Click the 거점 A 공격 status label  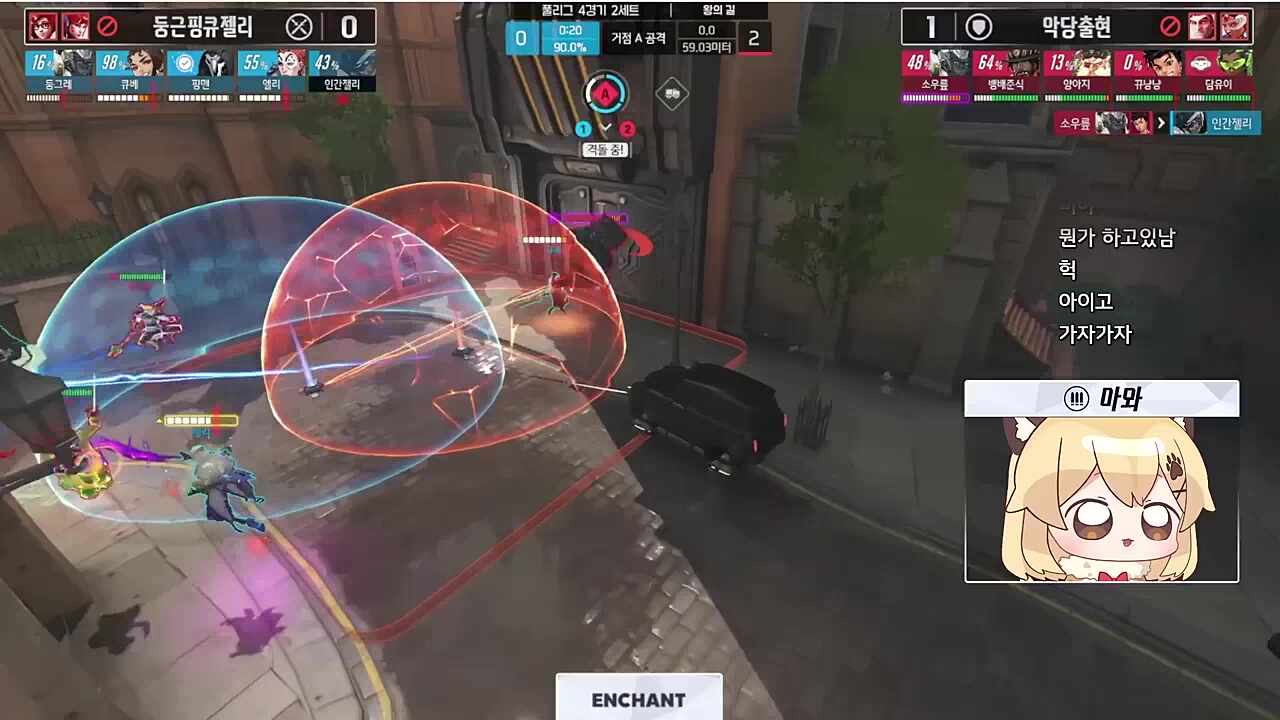click(x=640, y=39)
